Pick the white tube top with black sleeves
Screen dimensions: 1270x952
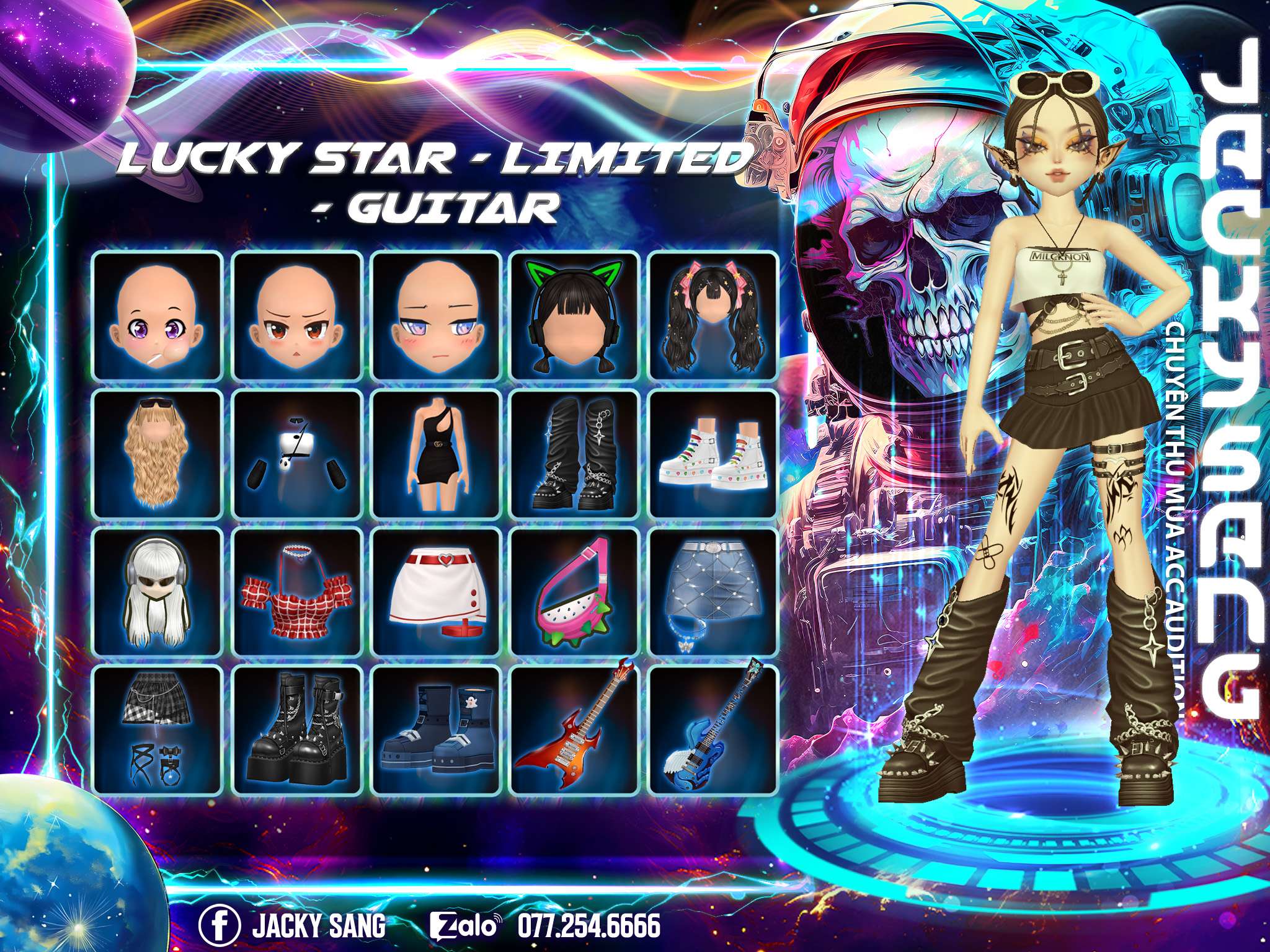[x=297, y=454]
